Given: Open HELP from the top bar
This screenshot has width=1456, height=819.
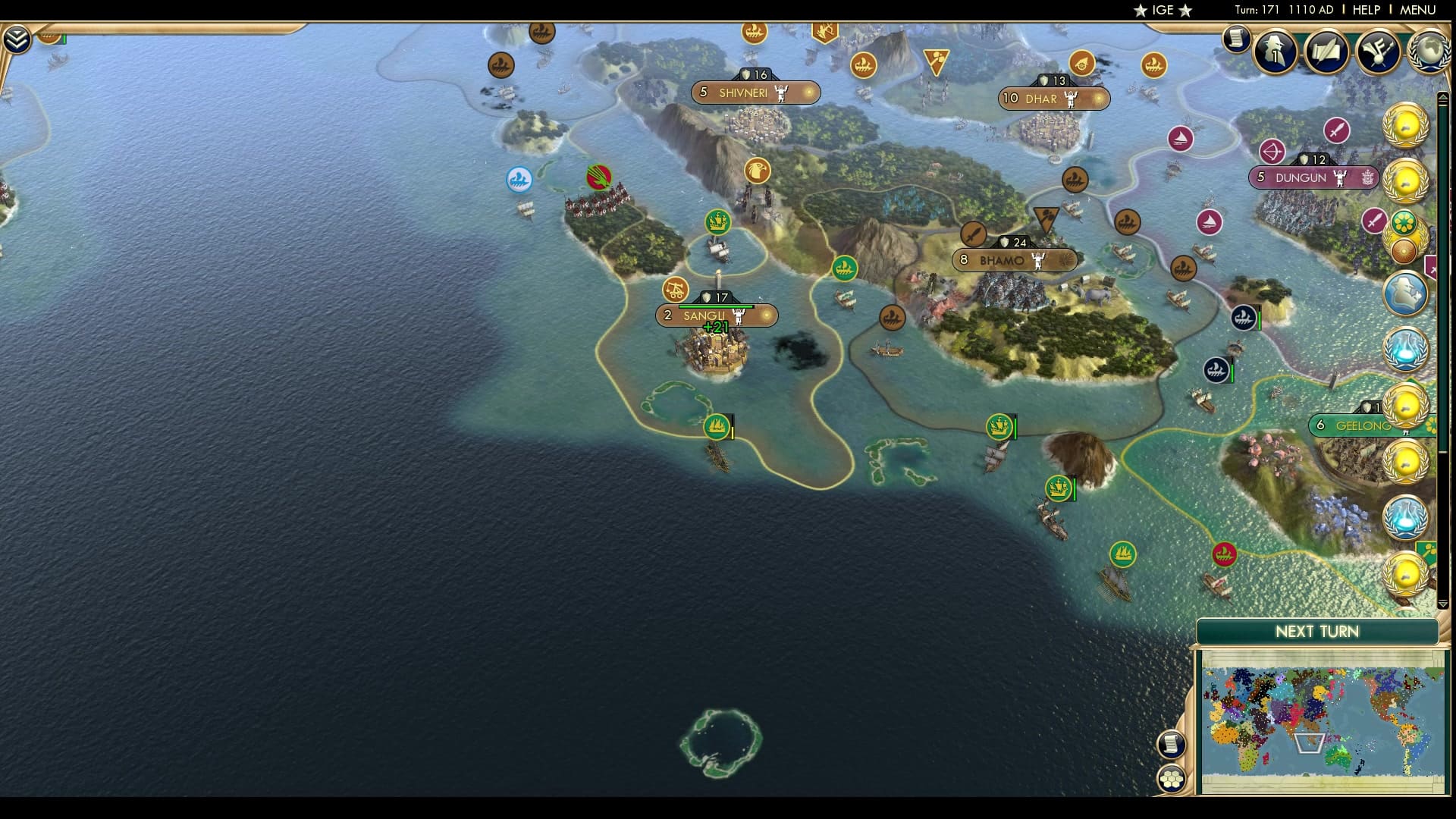Looking at the screenshot, I should coord(1365,11).
